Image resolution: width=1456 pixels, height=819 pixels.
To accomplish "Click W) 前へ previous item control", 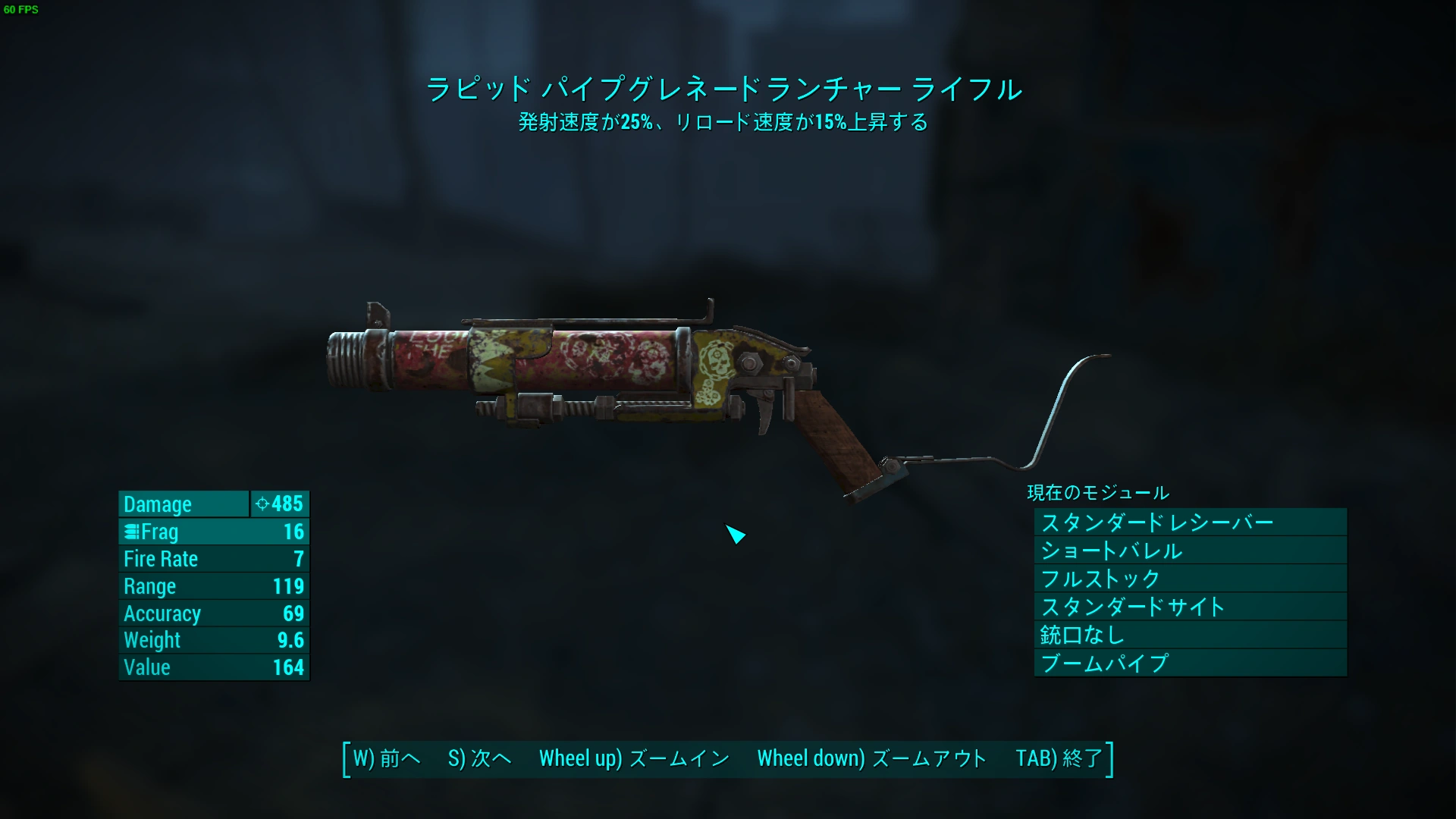I will pyautogui.click(x=386, y=758).
